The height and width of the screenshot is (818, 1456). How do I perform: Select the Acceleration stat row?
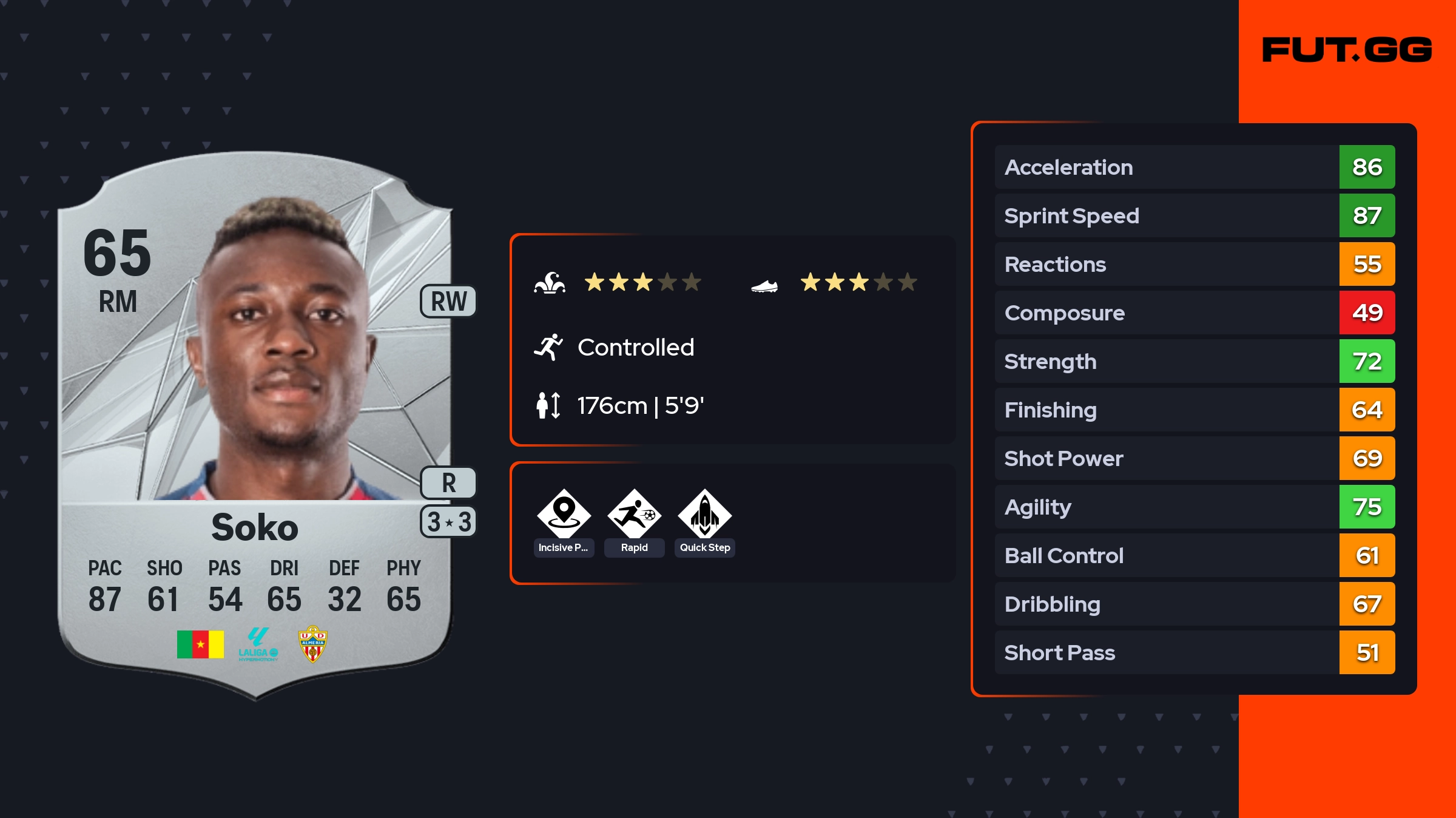pos(1194,167)
